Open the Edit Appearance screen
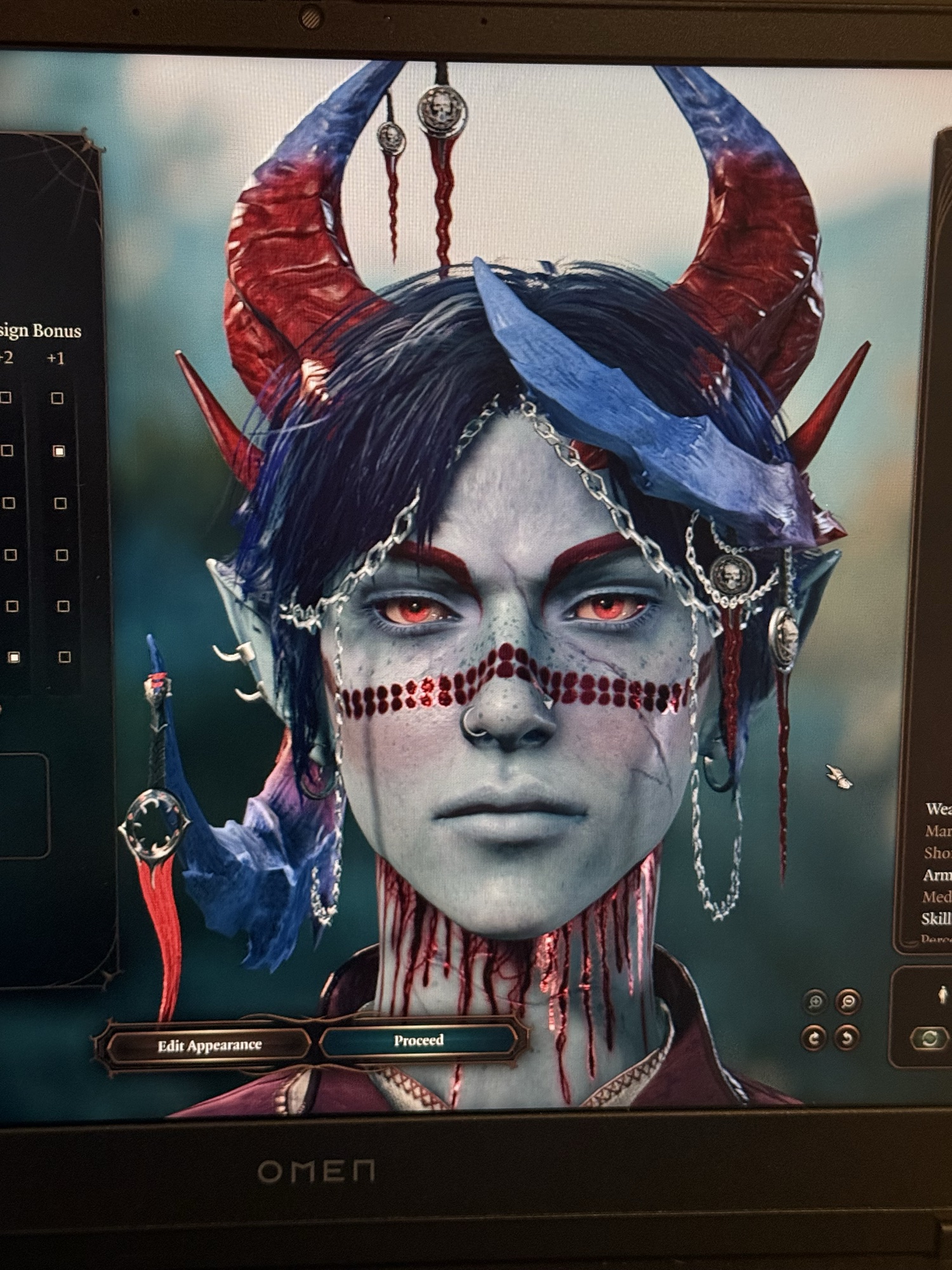Viewport: 952px width, 1270px height. click(x=209, y=1045)
